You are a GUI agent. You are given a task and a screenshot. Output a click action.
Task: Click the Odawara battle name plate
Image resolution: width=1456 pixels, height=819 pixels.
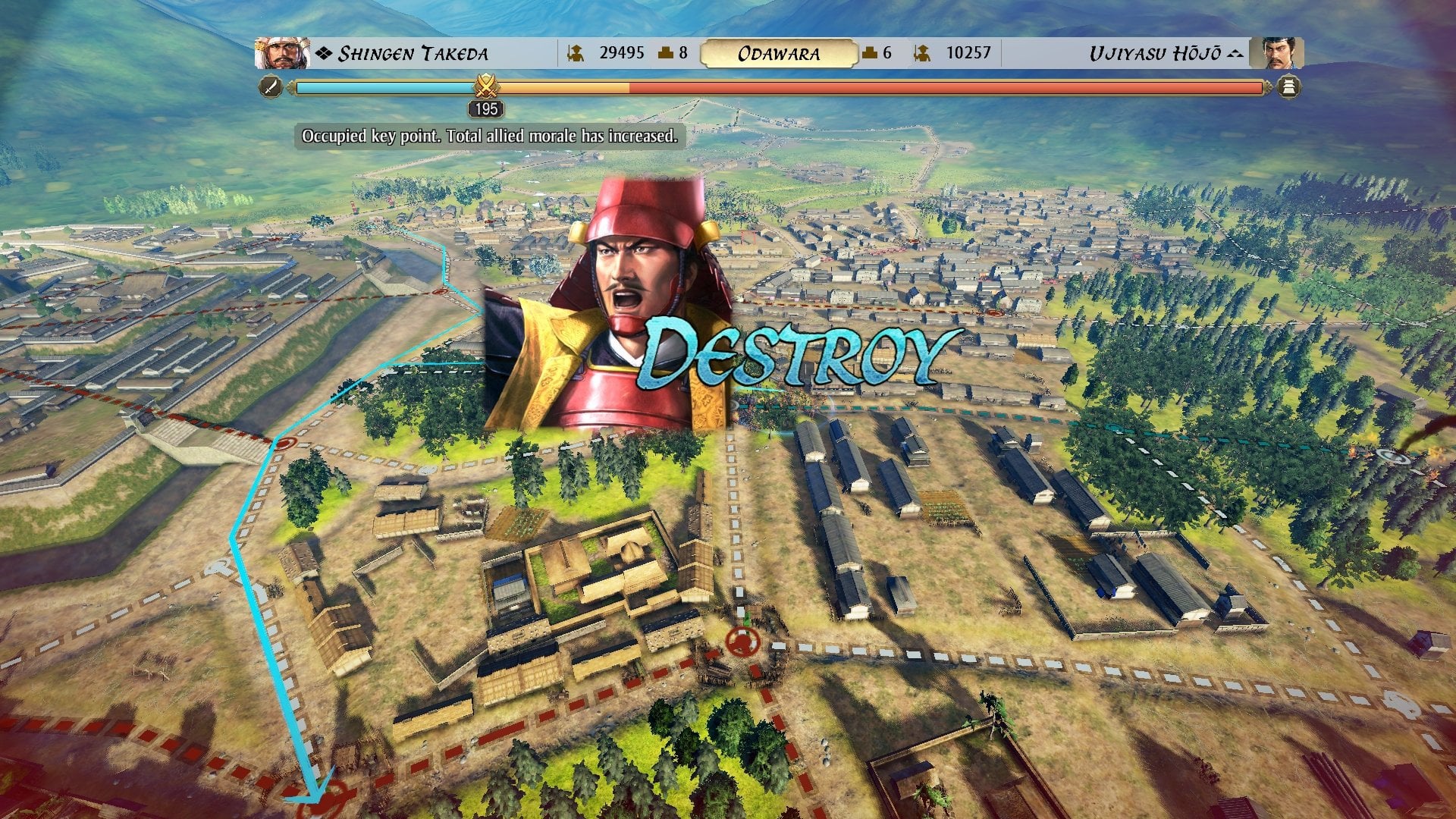point(778,54)
